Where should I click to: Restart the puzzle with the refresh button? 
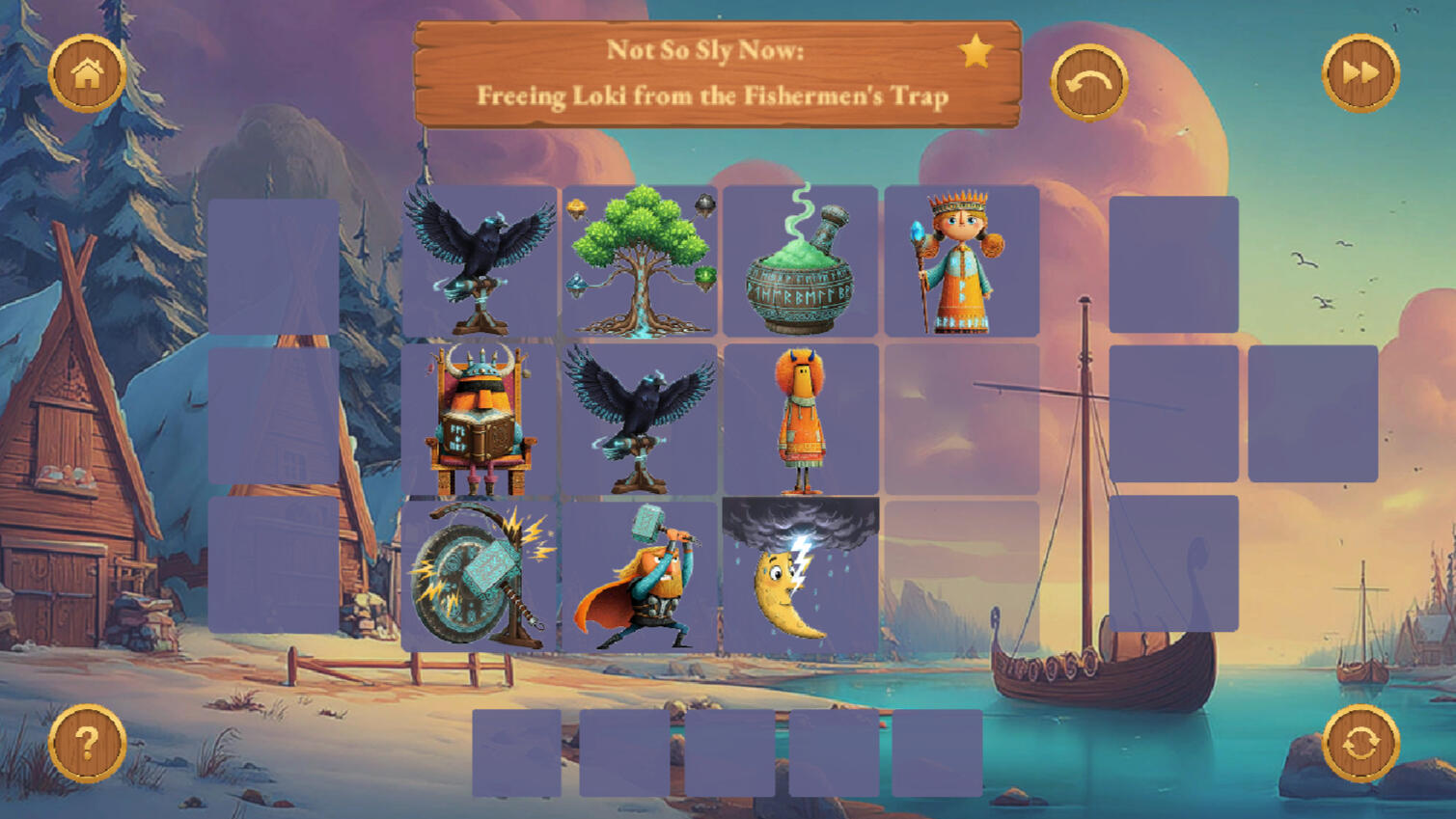pyautogui.click(x=1360, y=743)
